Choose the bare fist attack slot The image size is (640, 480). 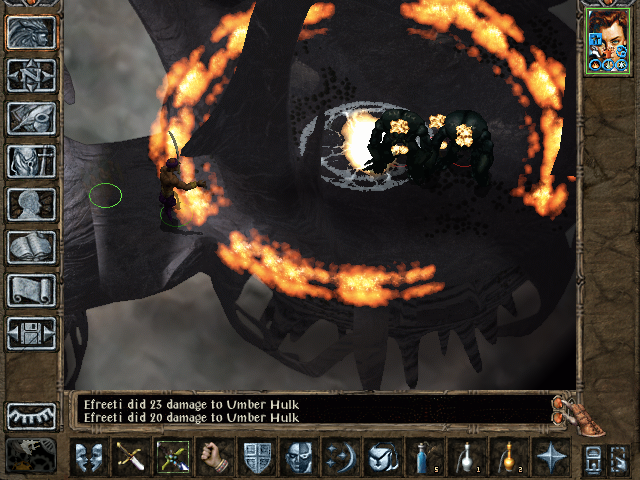coord(213,459)
